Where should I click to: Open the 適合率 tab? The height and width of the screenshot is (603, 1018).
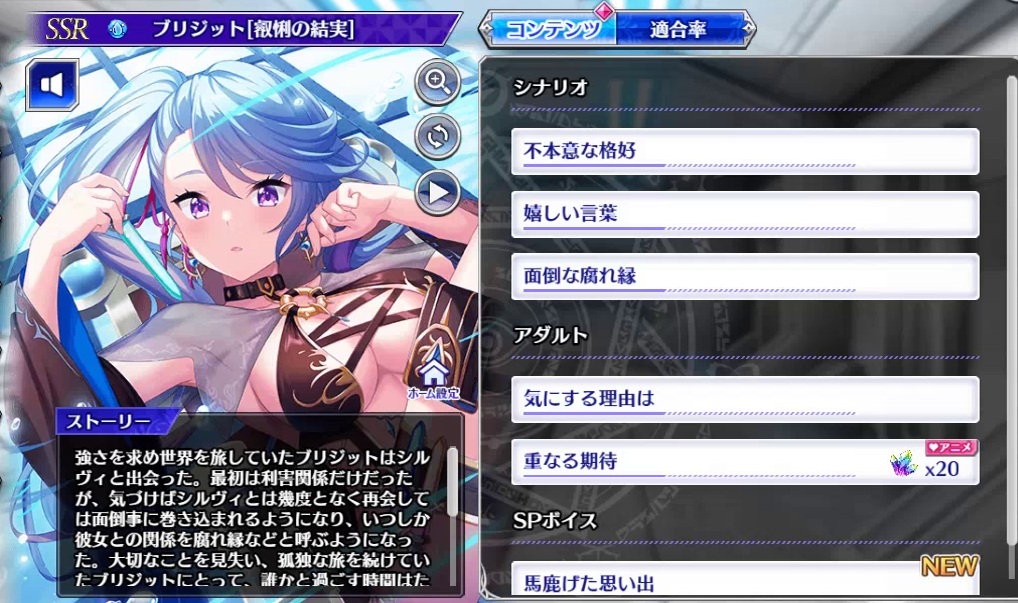click(x=677, y=29)
